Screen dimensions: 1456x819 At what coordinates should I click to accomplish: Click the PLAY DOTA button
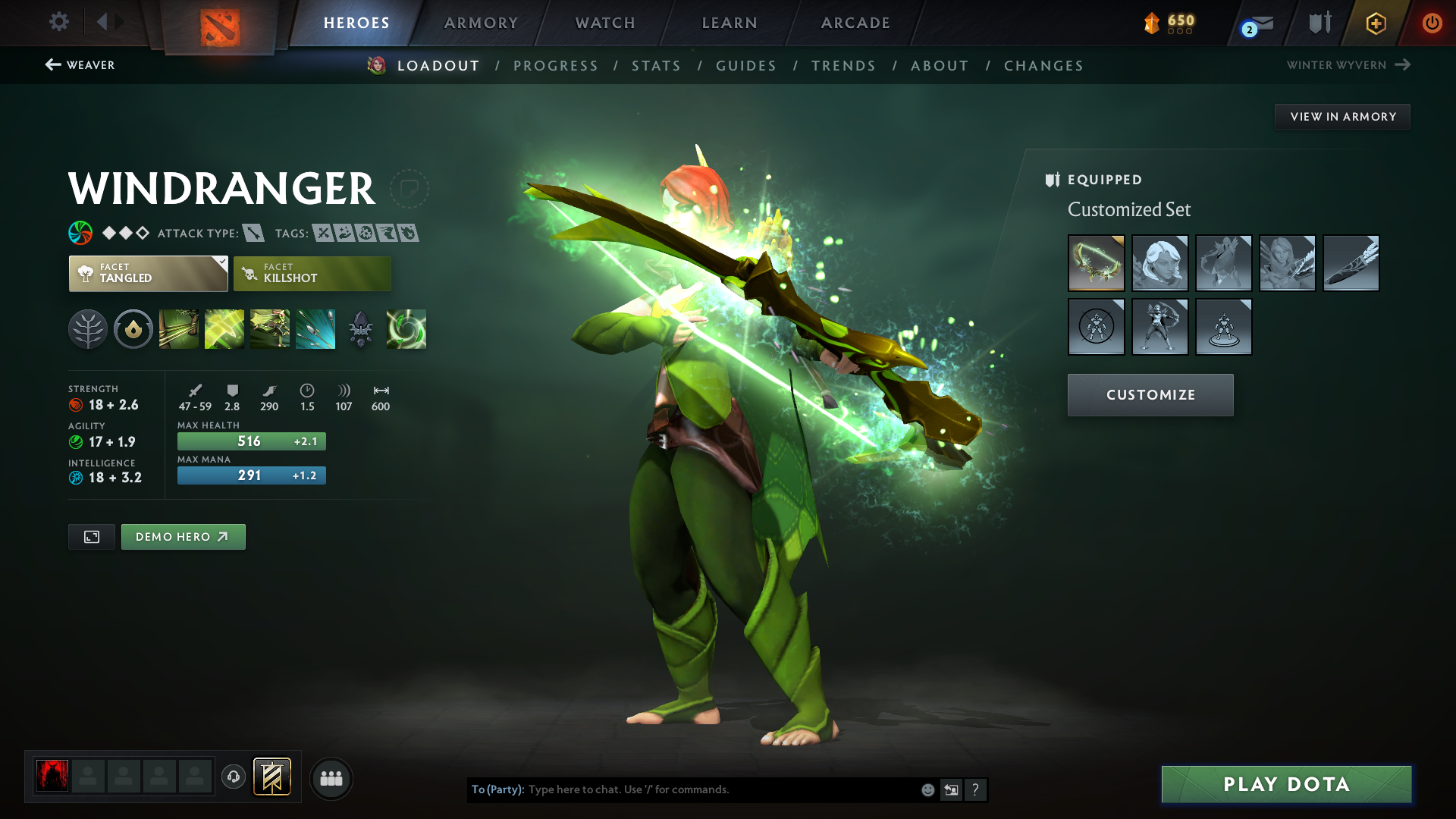1285,784
